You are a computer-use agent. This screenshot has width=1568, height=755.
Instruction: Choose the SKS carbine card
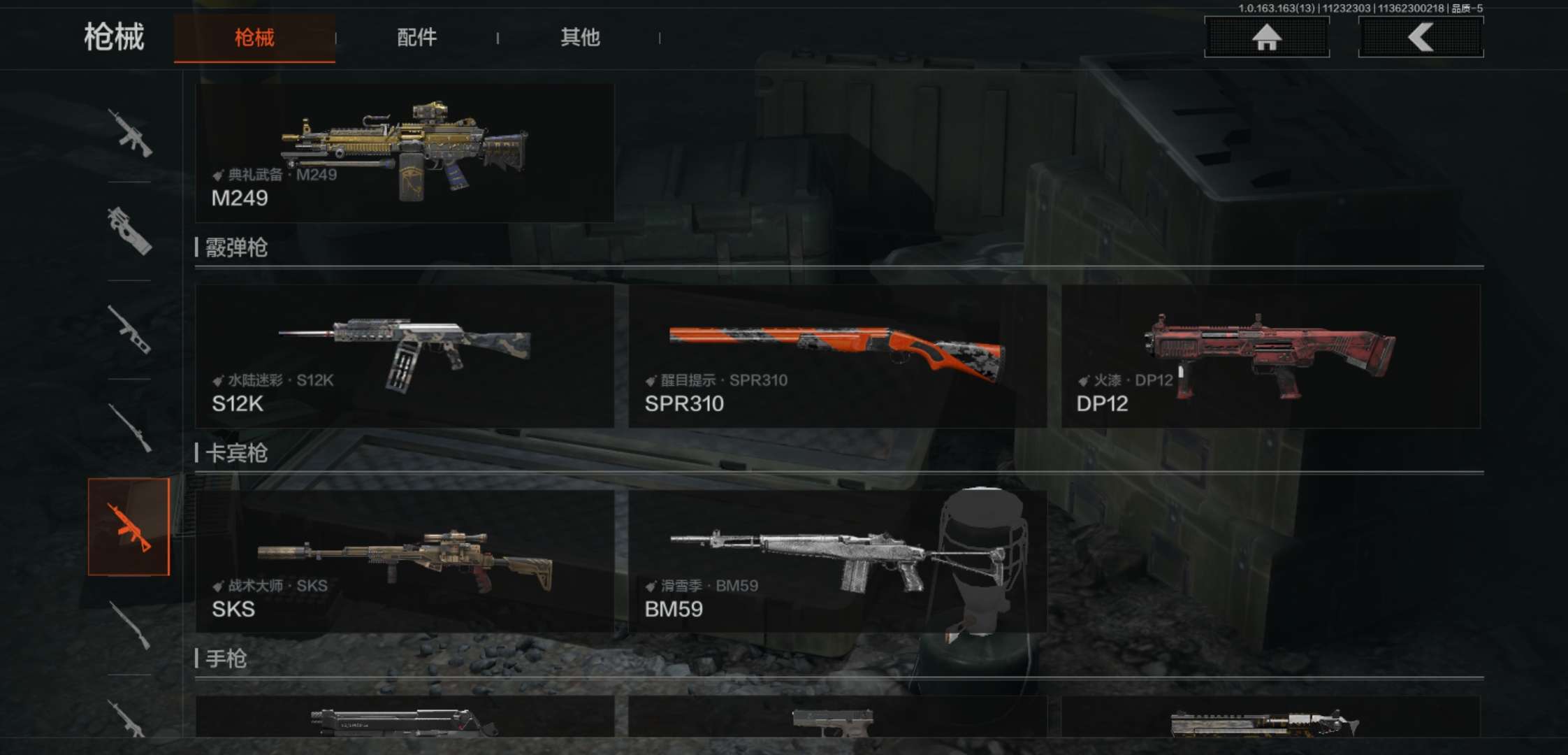[405, 561]
